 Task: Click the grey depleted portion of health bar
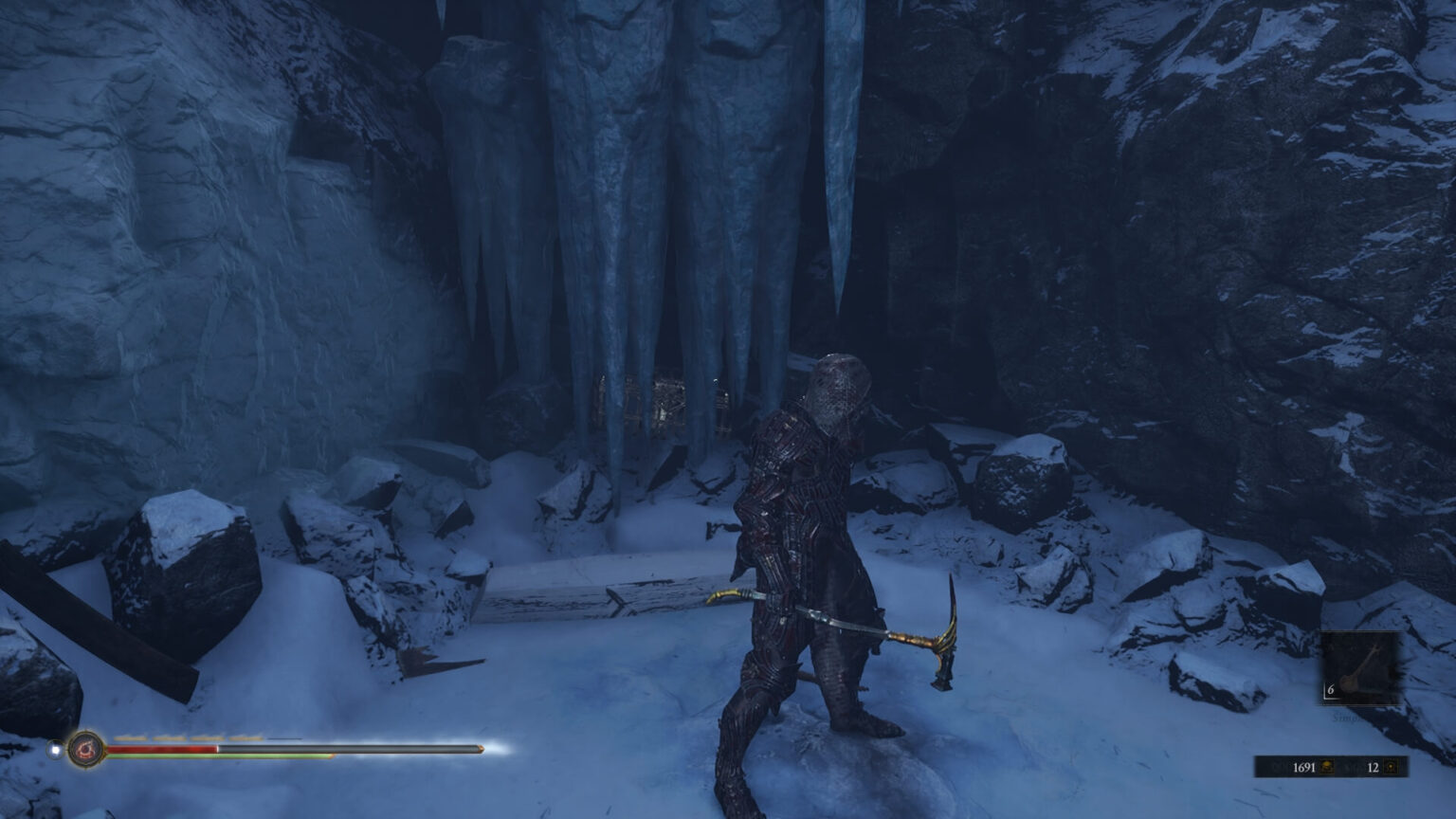point(360,749)
